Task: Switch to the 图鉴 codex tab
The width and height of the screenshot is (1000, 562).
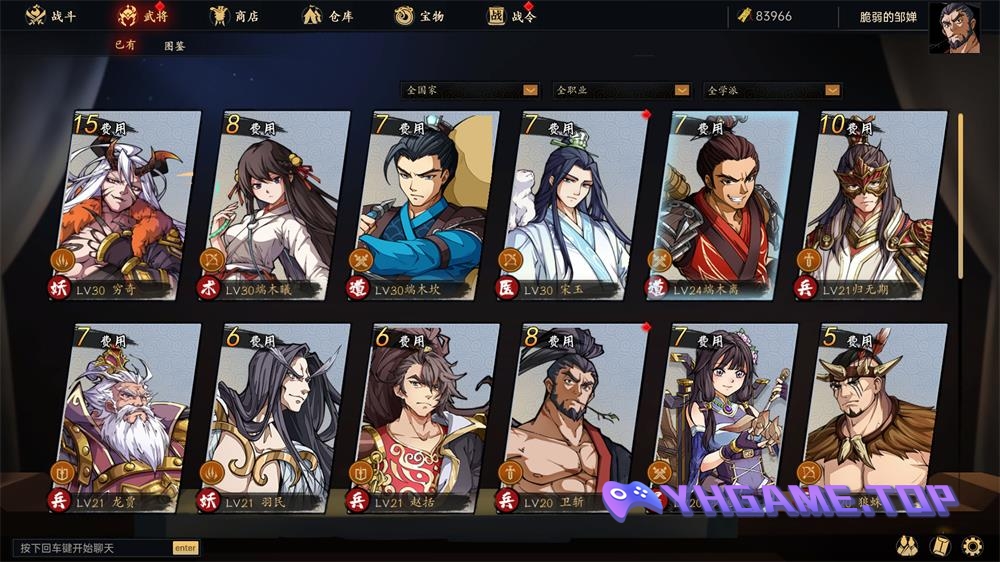Action: tap(174, 46)
